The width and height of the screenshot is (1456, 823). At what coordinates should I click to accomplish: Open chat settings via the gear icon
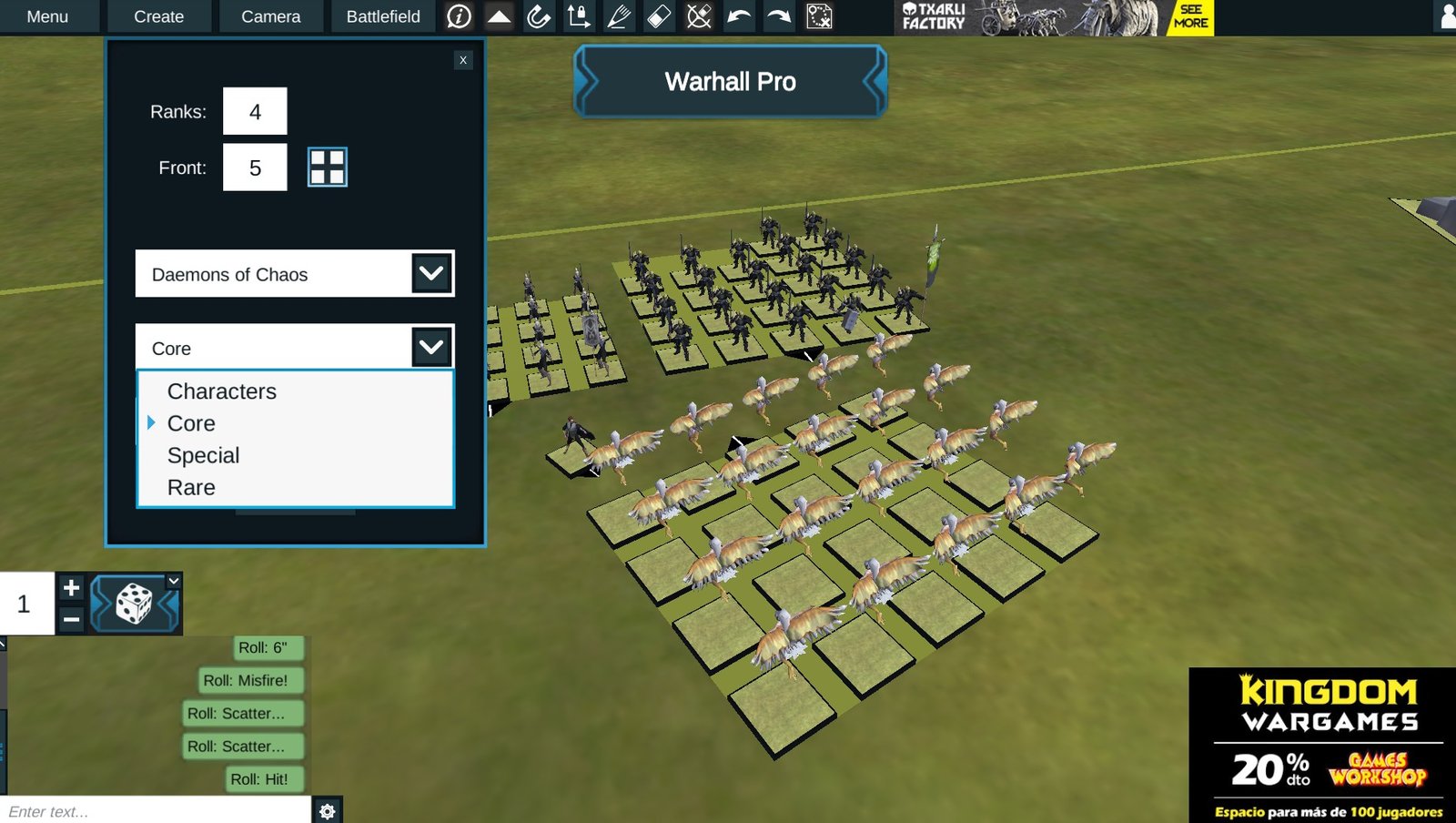(328, 810)
